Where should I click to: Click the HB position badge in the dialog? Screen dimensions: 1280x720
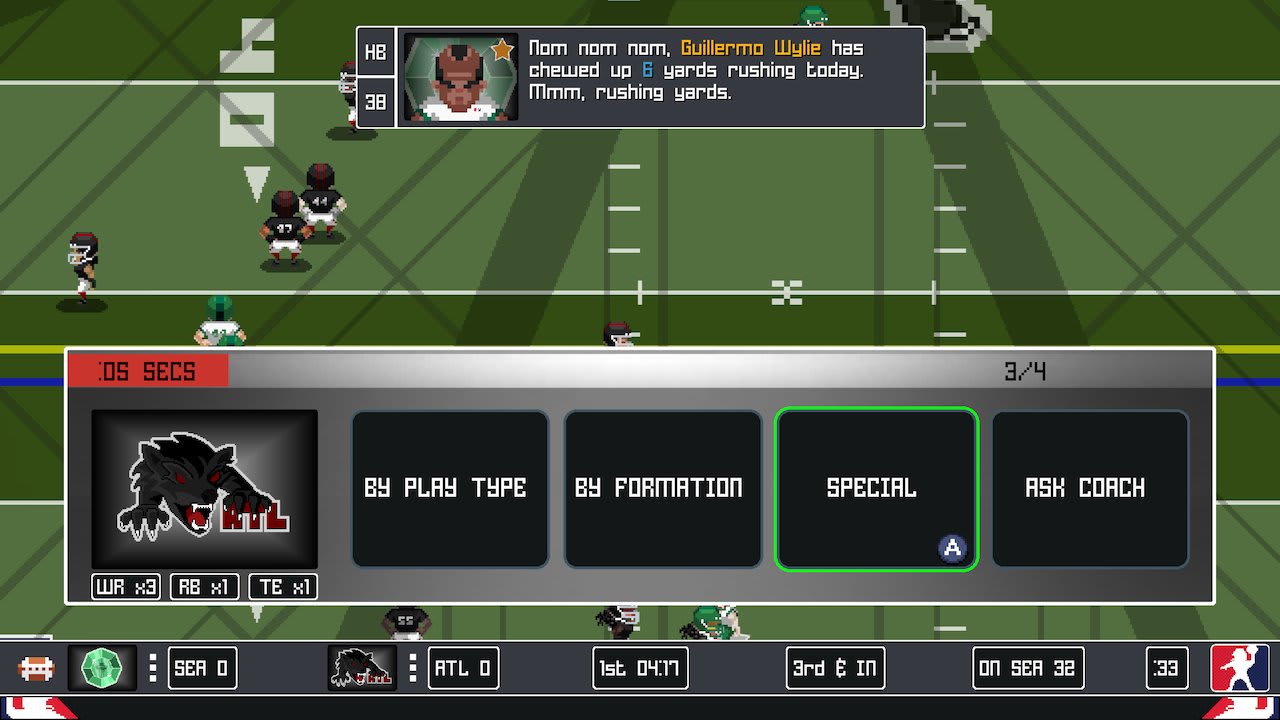point(375,52)
